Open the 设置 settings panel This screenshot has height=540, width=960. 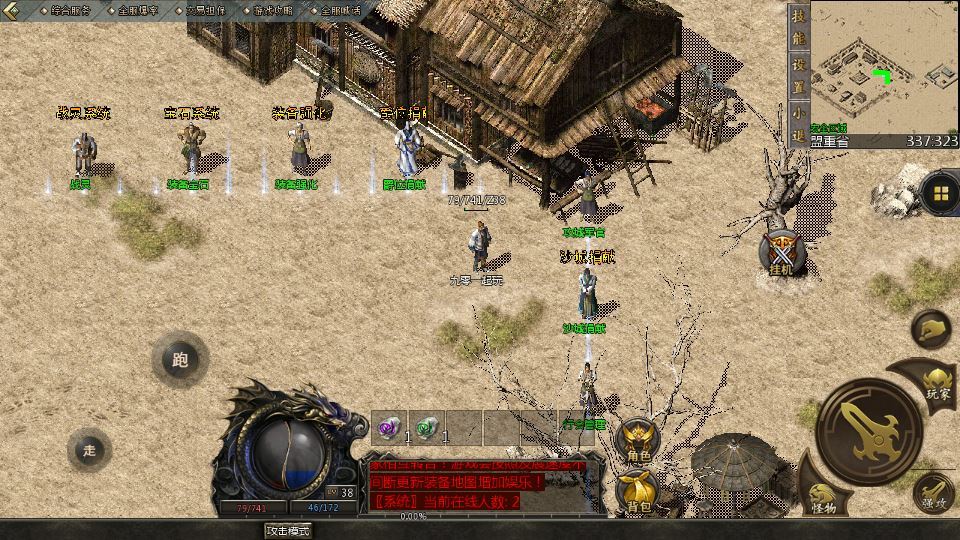(x=798, y=75)
